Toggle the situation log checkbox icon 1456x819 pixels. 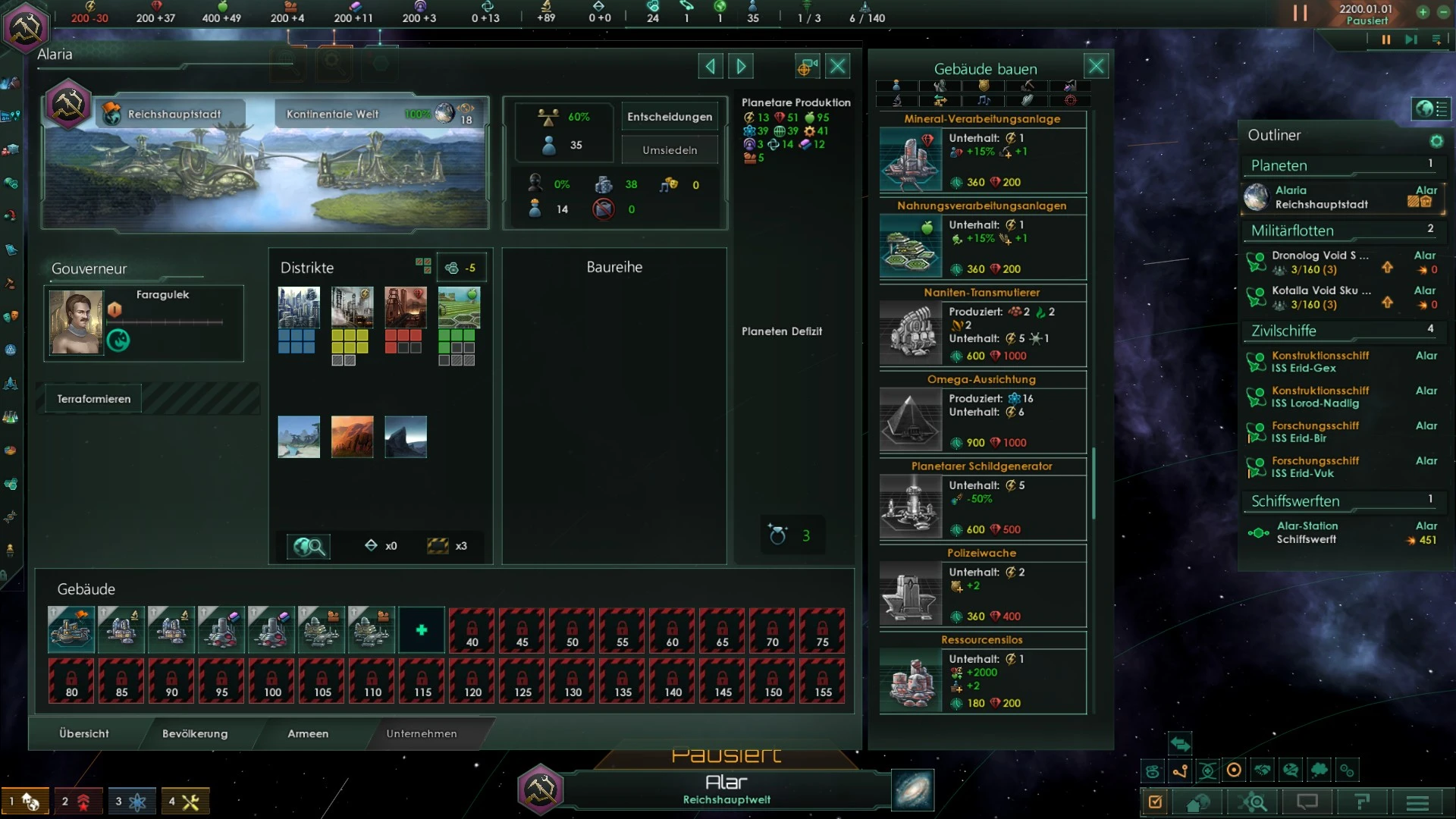click(1154, 802)
